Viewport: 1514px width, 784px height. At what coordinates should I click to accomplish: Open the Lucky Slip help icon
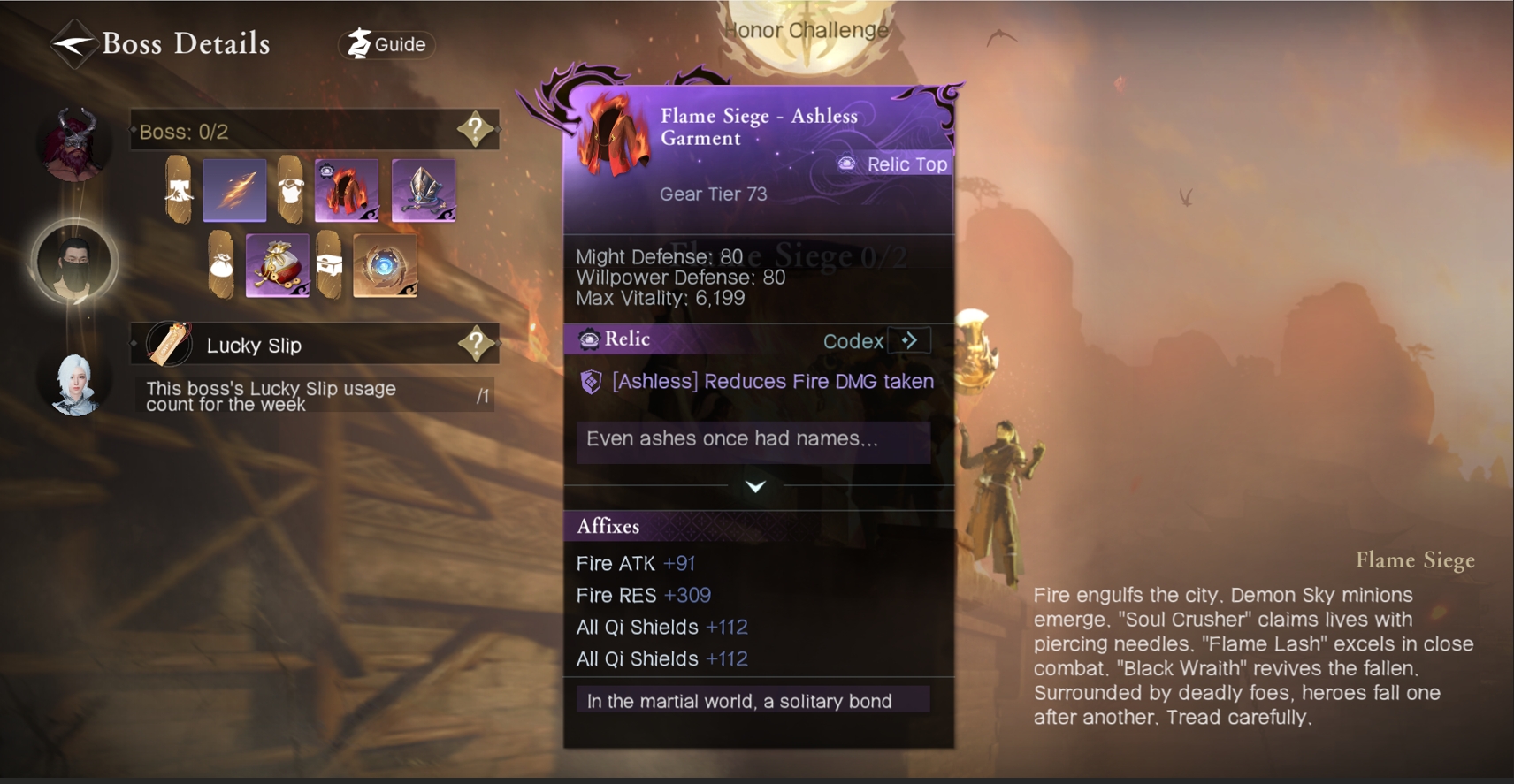pyautogui.click(x=476, y=344)
